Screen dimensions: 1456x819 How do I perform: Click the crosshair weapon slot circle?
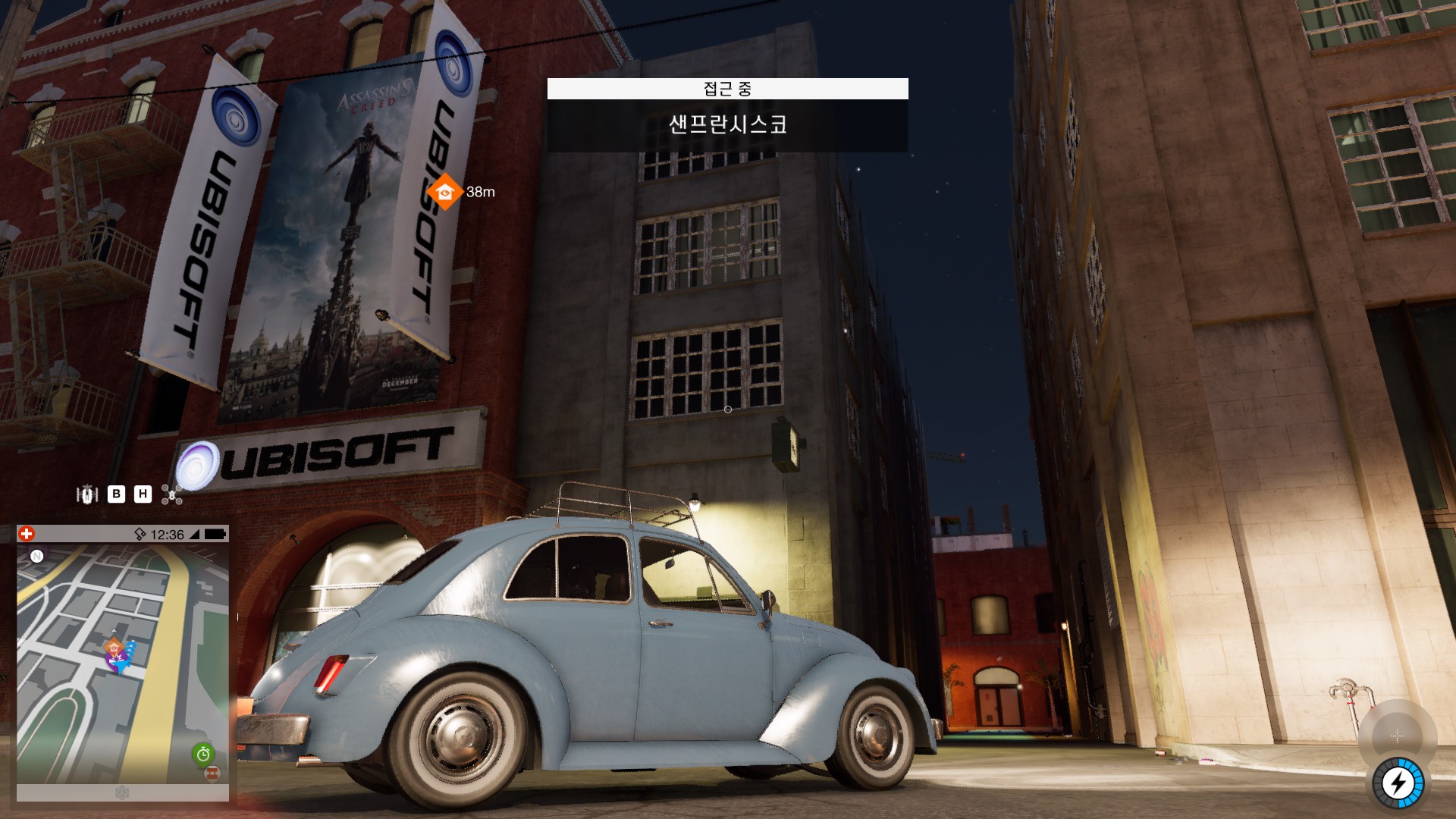coord(1397,736)
